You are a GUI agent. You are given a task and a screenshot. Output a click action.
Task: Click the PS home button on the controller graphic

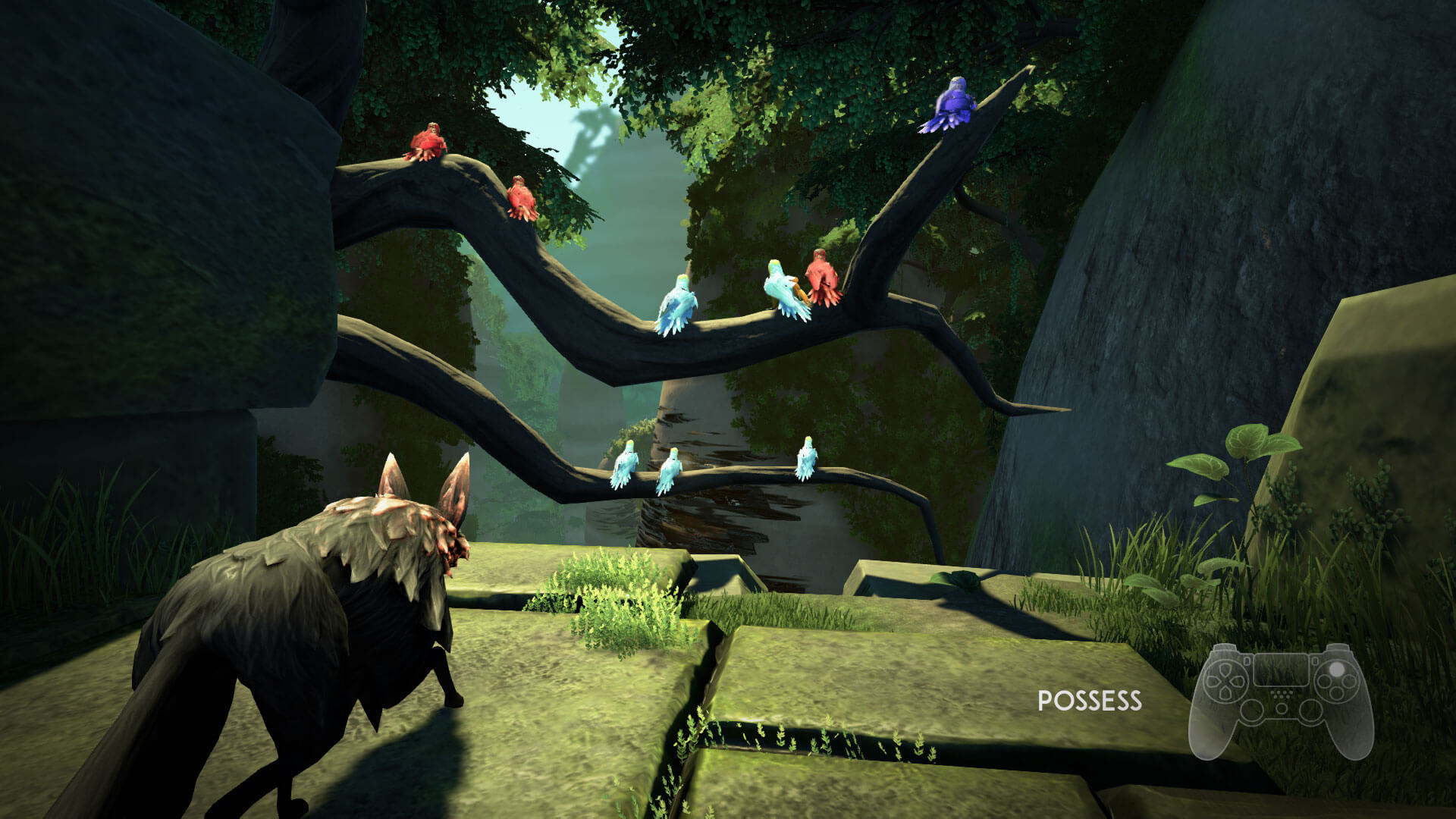pyautogui.click(x=1282, y=708)
